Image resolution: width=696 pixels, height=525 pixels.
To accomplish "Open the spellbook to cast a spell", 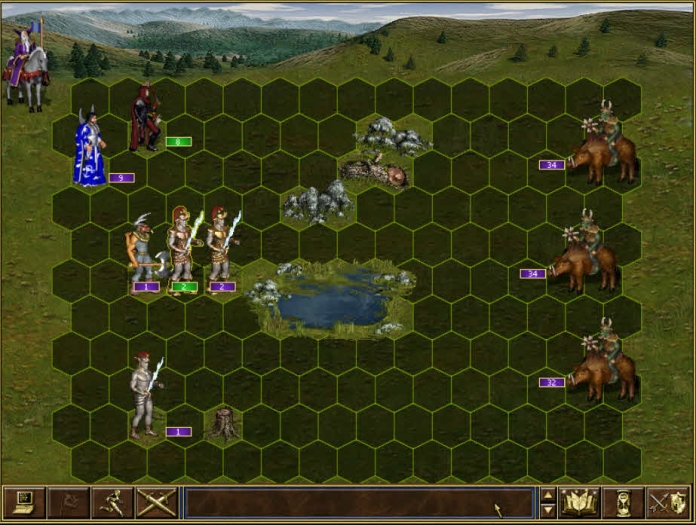I will 580,502.
